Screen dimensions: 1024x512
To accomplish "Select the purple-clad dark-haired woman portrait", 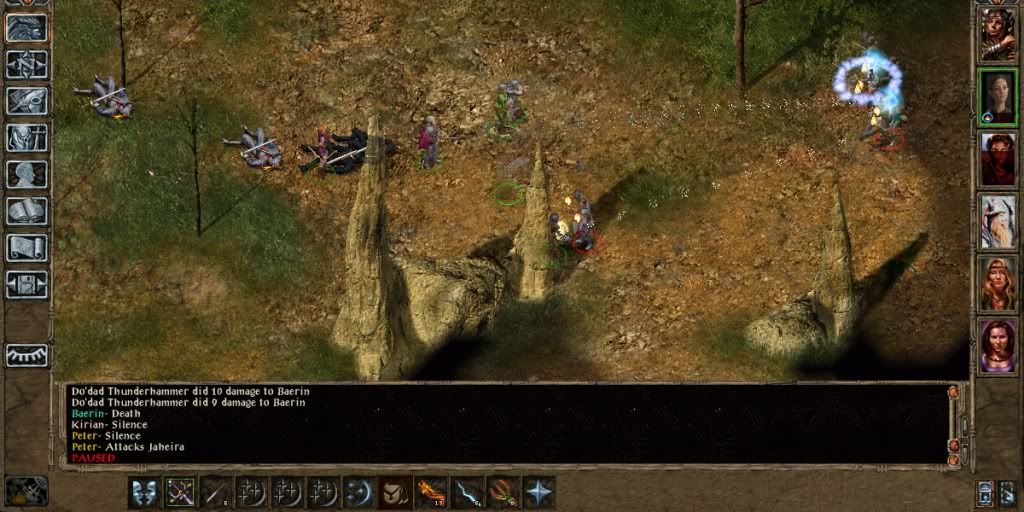I will tap(997, 345).
